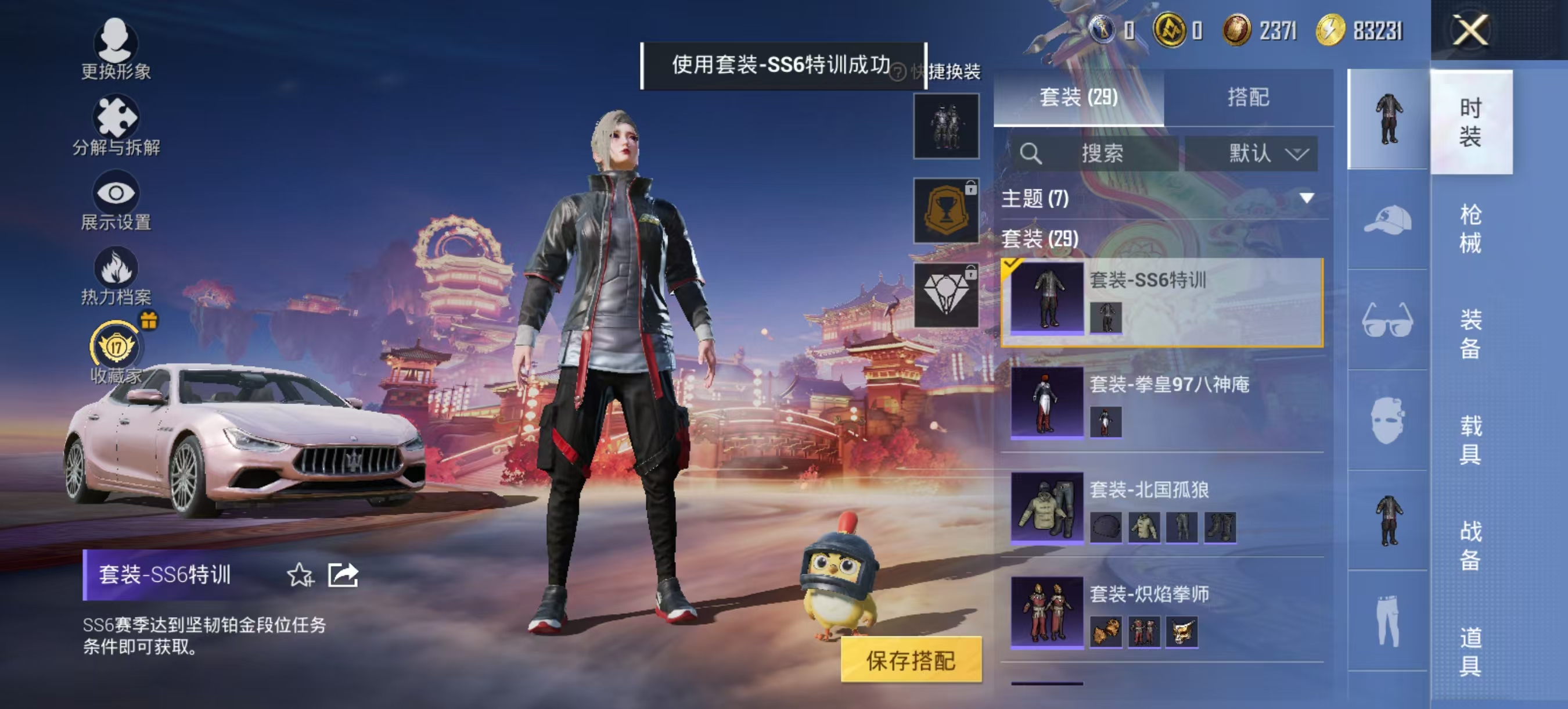The height and width of the screenshot is (709, 1568).
Task: Toggle the checkmark on 套装-SS6特训 list item
Action: click(1012, 264)
